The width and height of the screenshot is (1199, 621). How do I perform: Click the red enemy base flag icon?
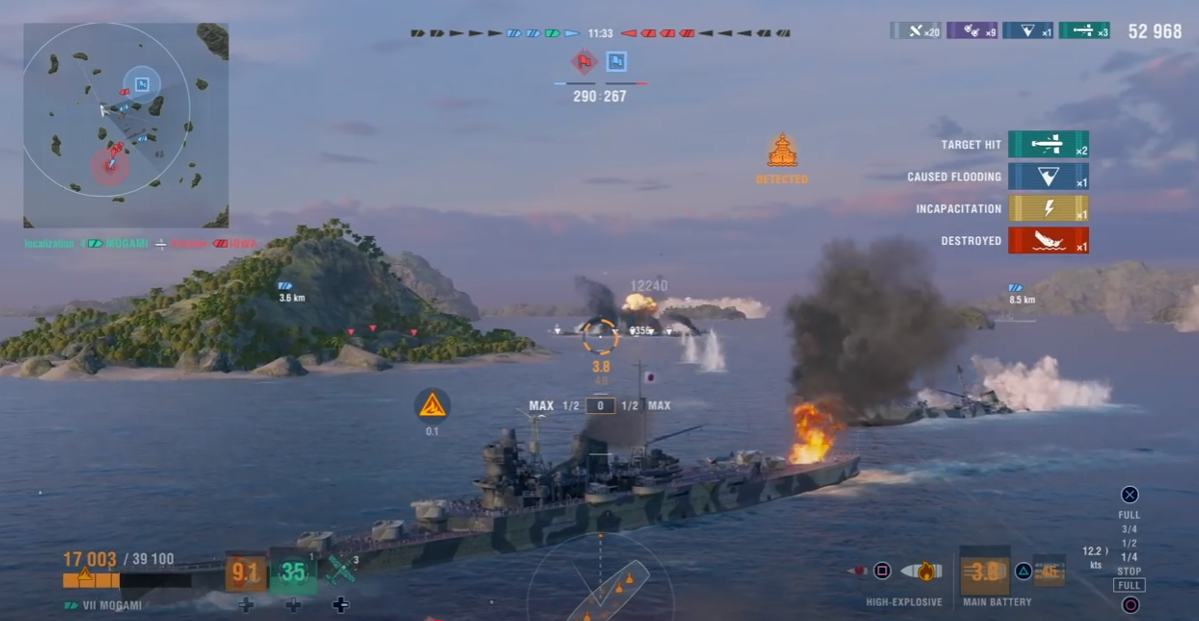pyautogui.click(x=583, y=62)
